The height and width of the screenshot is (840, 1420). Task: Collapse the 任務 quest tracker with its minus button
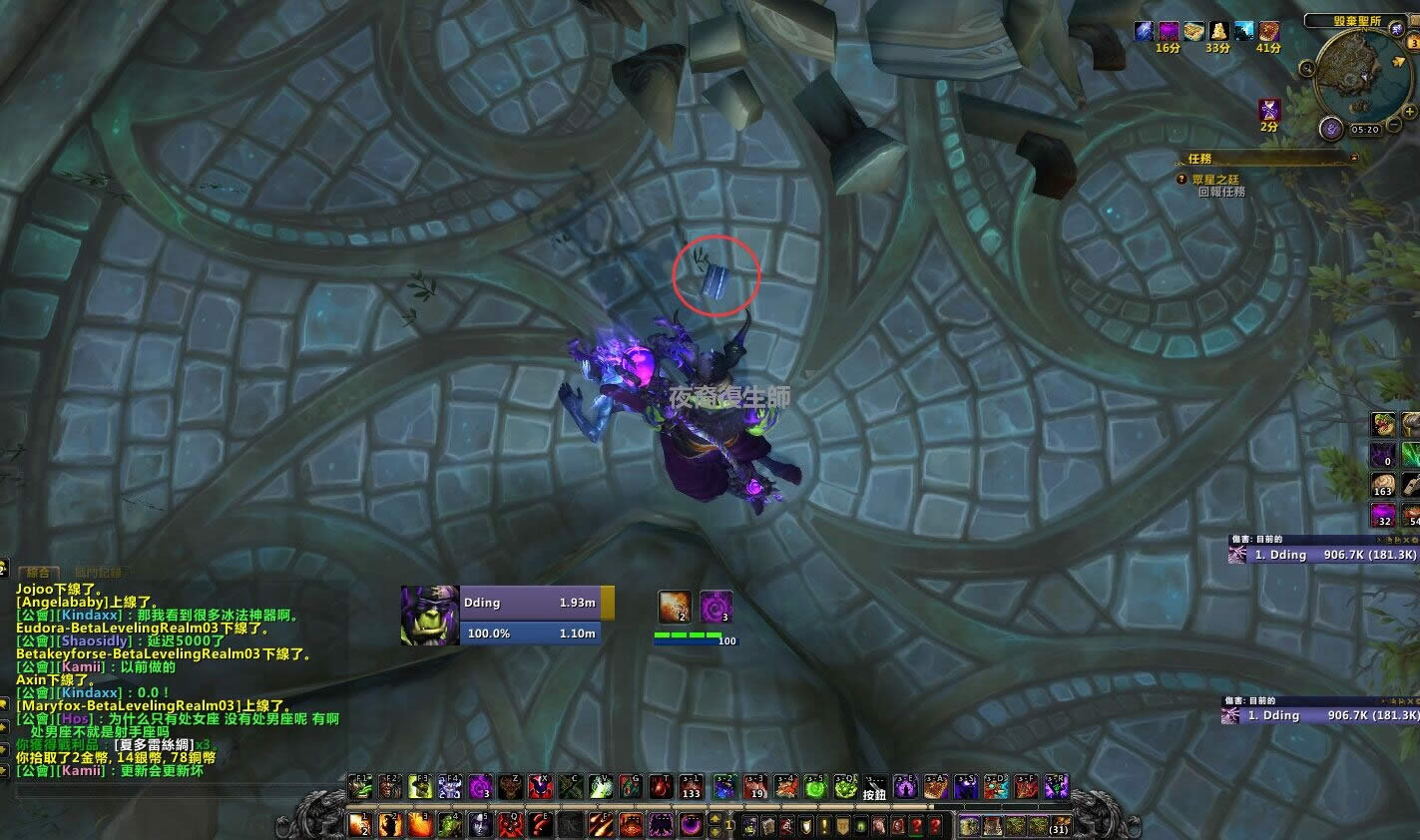(1353, 158)
